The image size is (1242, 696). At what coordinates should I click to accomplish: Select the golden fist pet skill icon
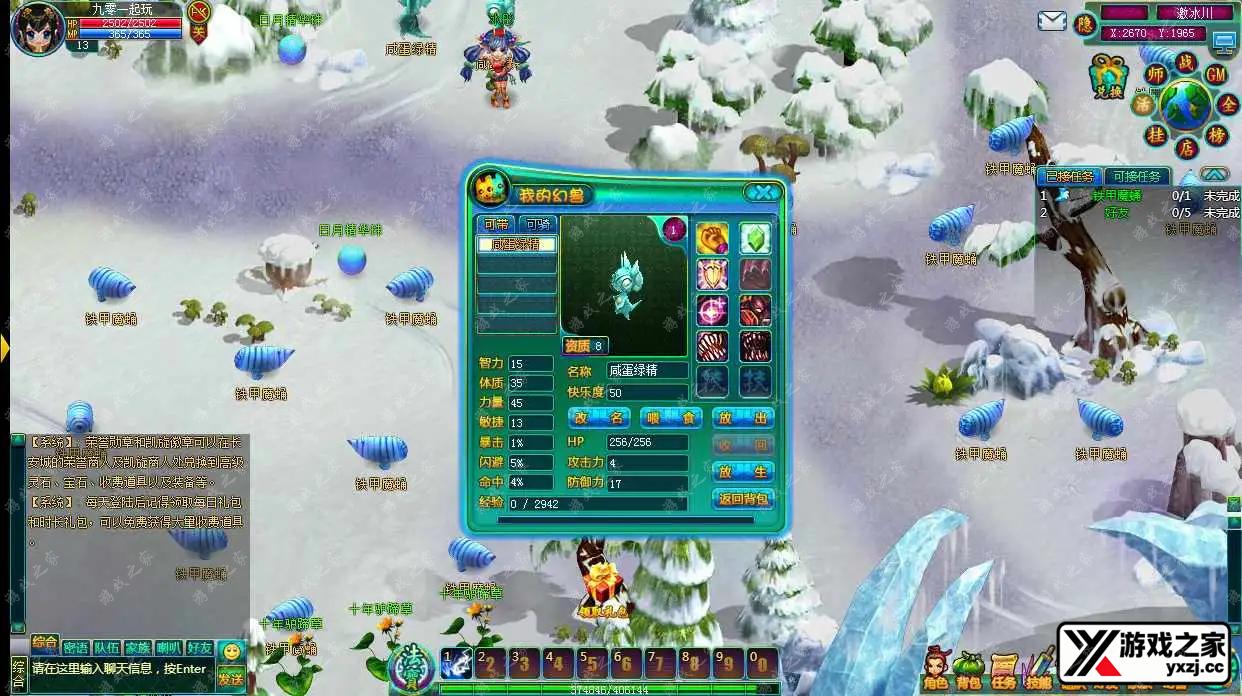712,238
